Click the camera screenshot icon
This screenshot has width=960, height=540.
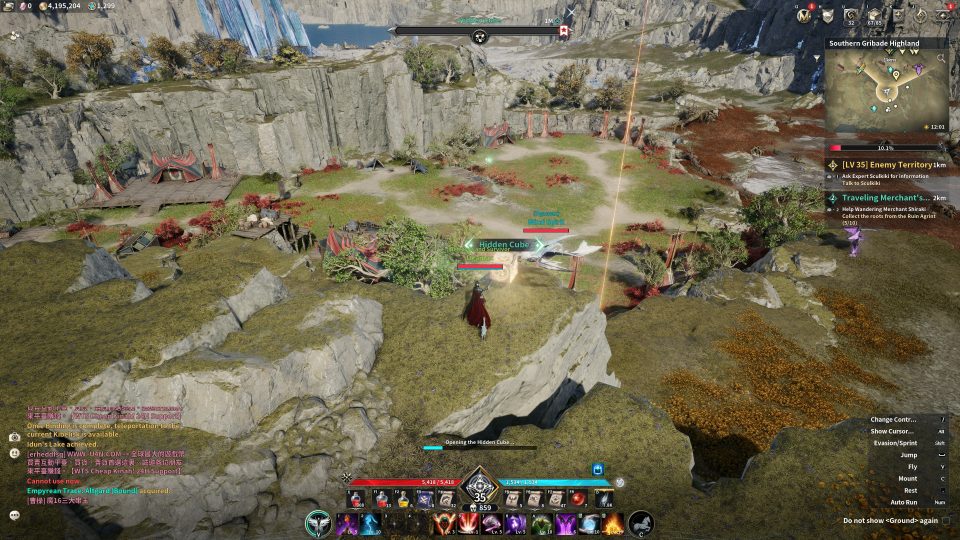click(x=14, y=437)
